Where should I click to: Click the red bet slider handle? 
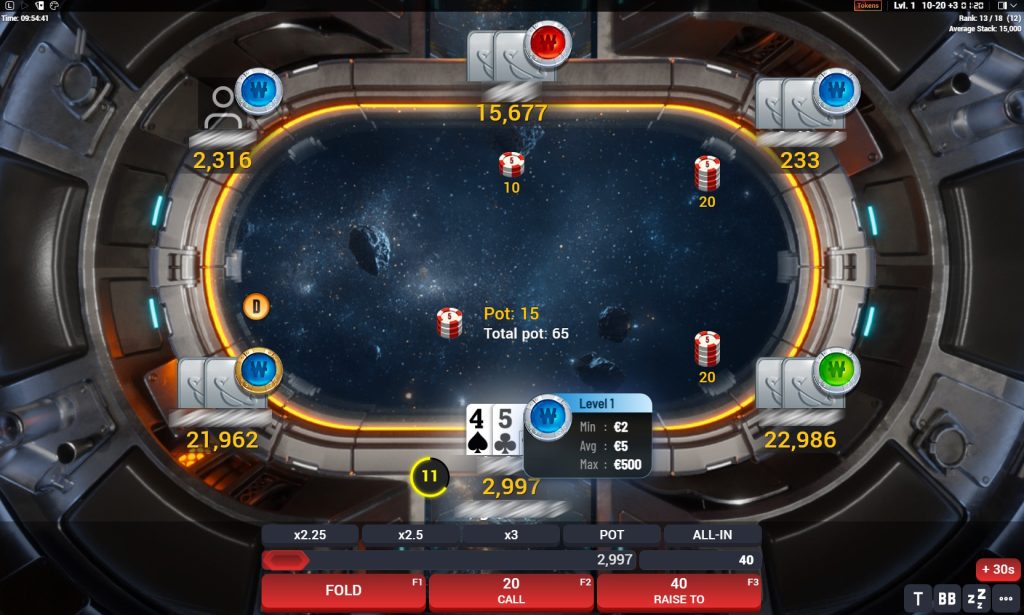285,560
